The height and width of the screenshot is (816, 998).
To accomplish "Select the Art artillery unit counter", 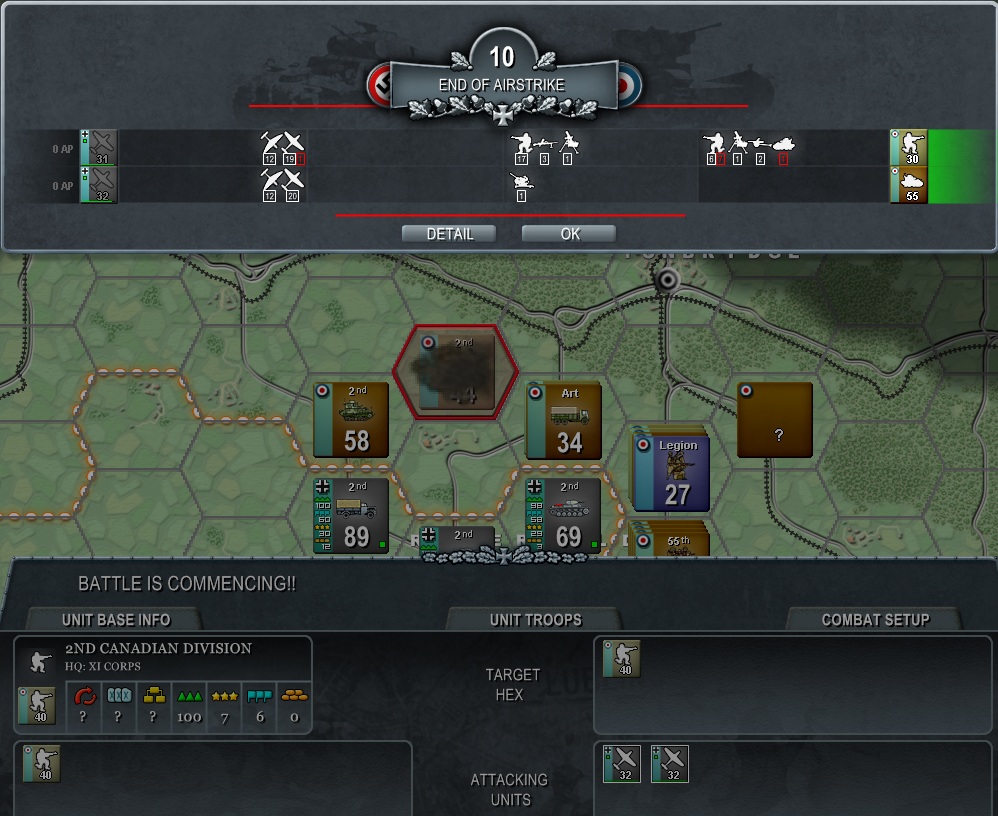I will 564,420.
